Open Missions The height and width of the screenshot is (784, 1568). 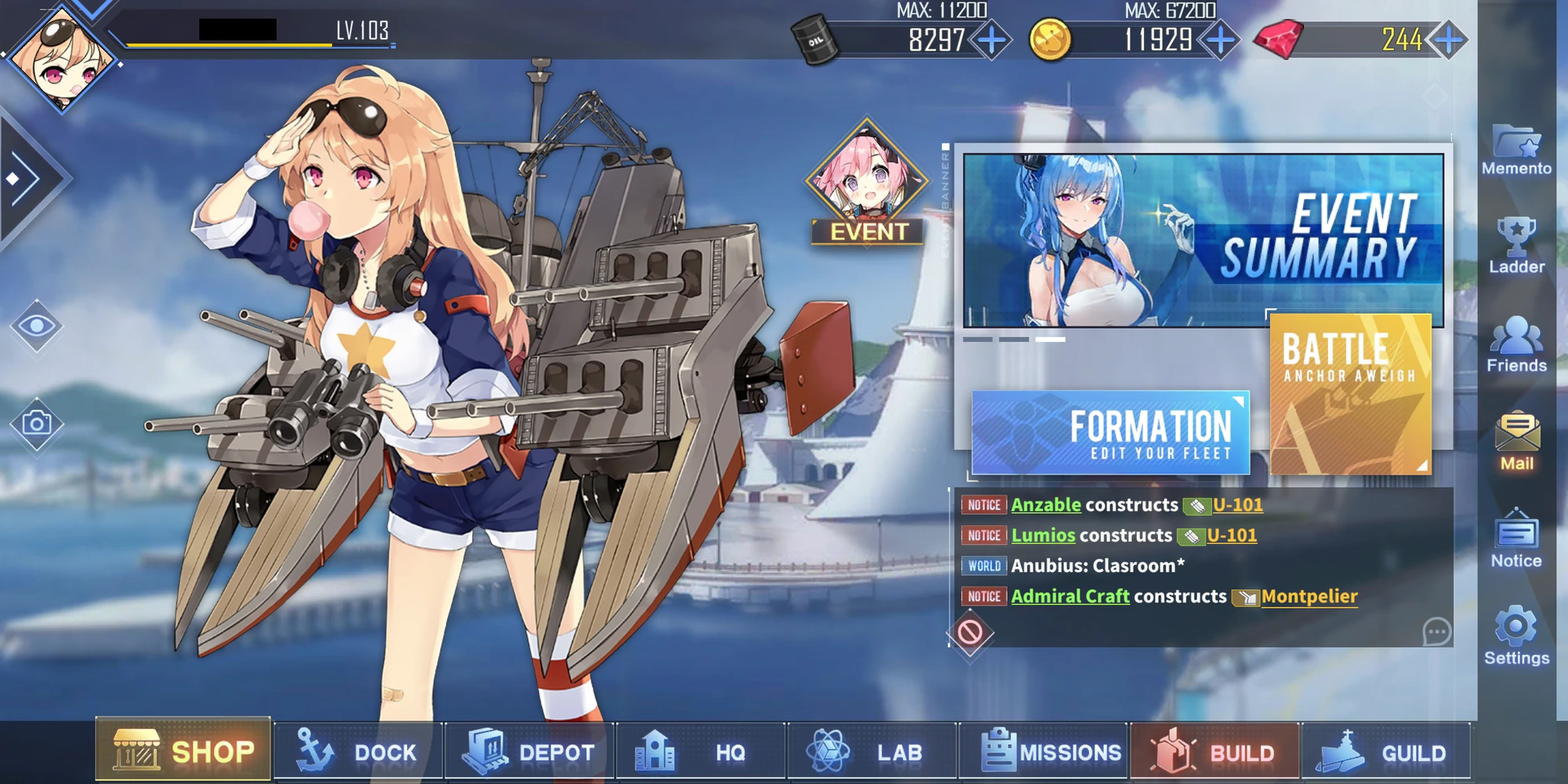1043,751
